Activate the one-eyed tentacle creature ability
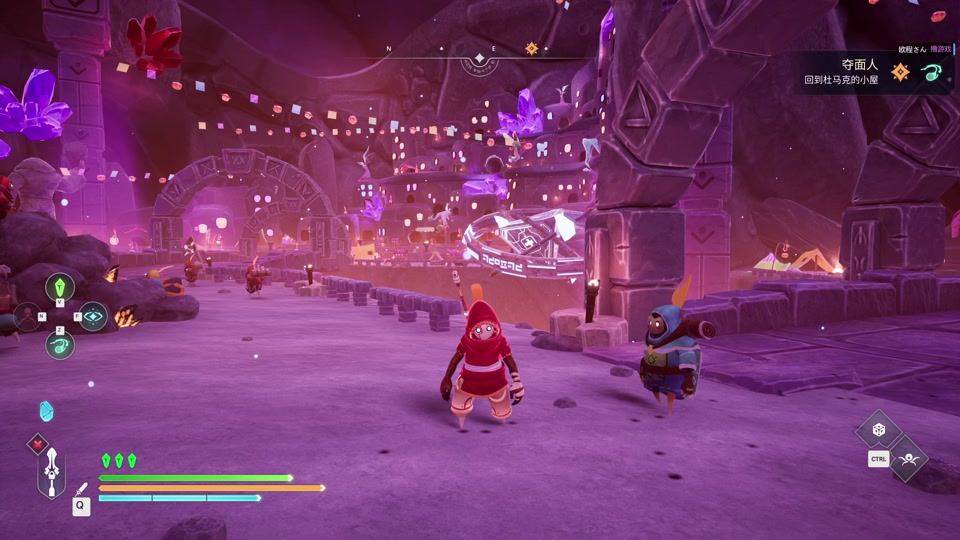 point(908,459)
